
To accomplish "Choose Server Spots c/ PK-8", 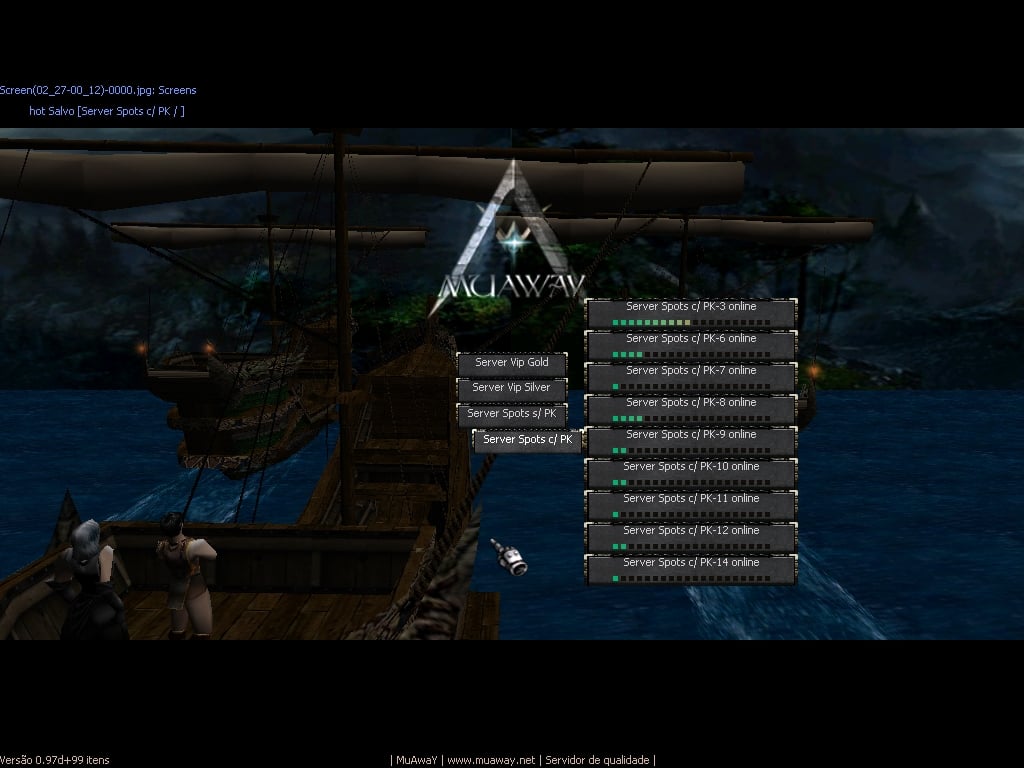I will pyautogui.click(x=691, y=409).
